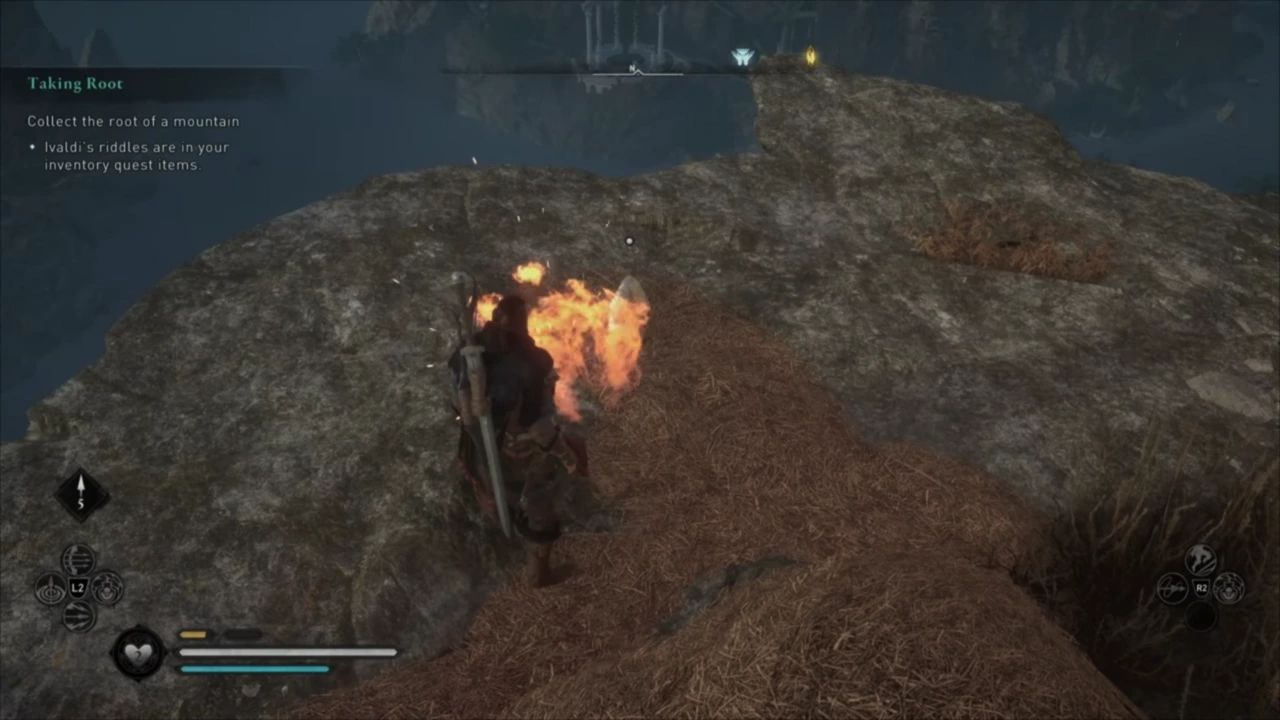This screenshot has width=1280, height=720.
Task: Toggle the empty ability slot below R2
Action: [x=1201, y=615]
